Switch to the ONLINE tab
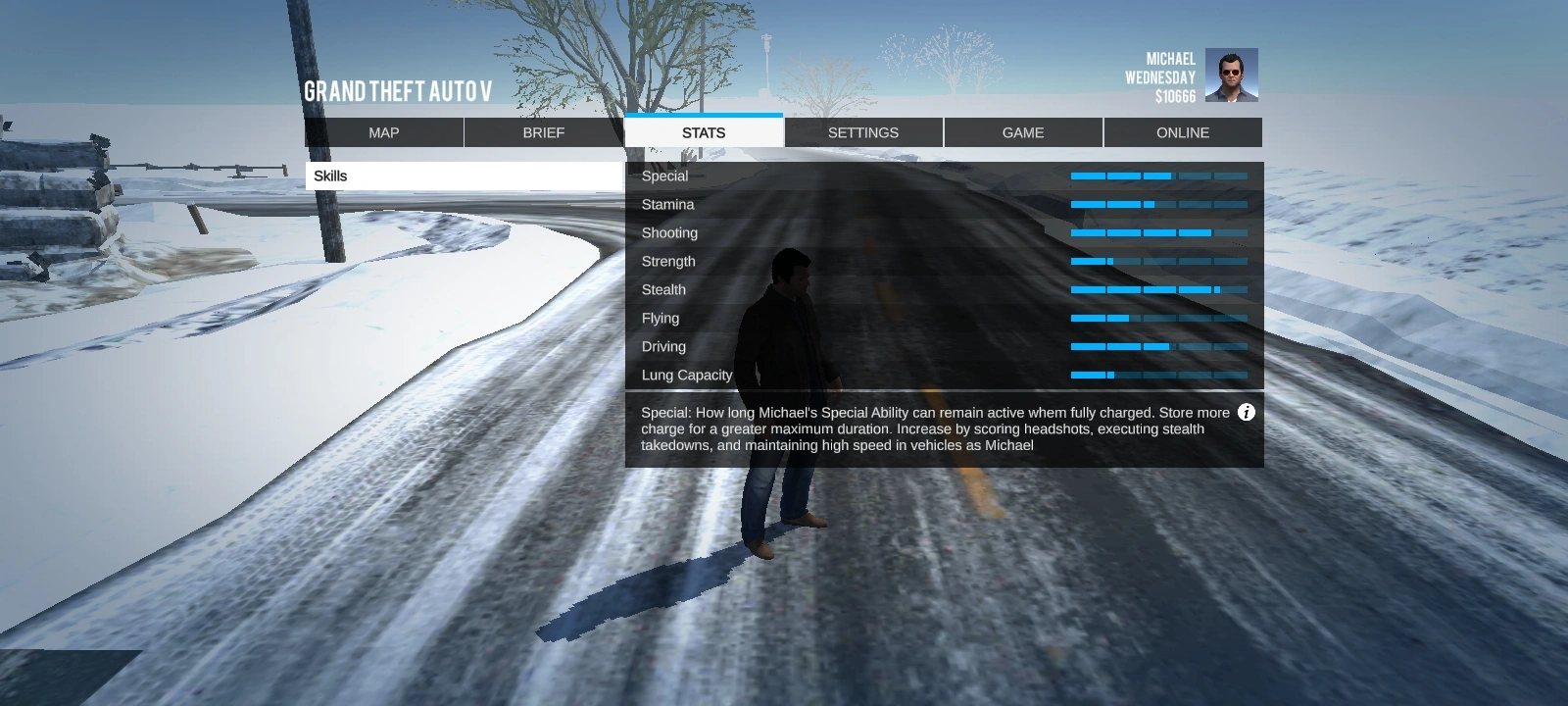1568x706 pixels. click(x=1183, y=132)
